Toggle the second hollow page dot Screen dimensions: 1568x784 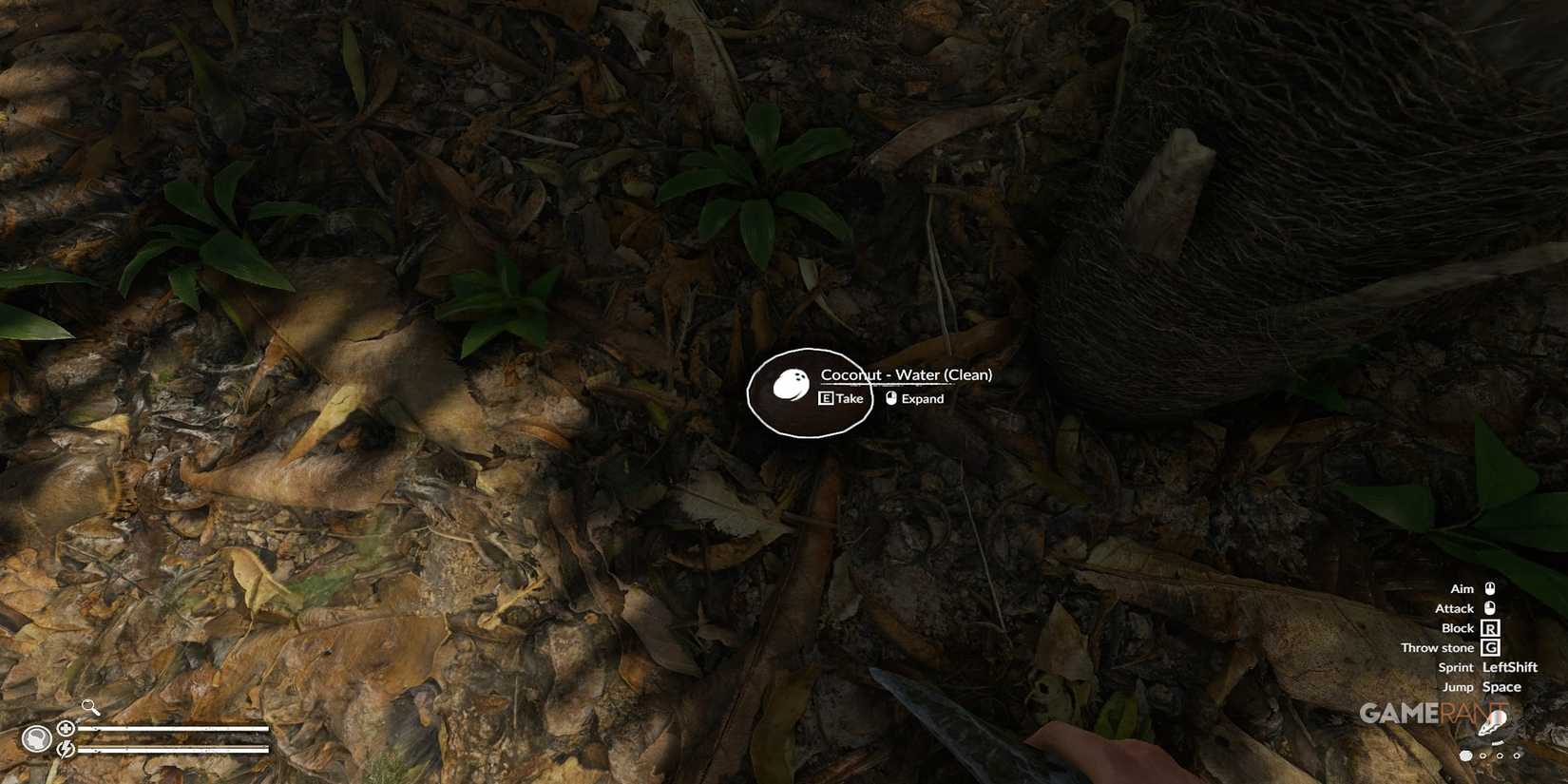1482,755
